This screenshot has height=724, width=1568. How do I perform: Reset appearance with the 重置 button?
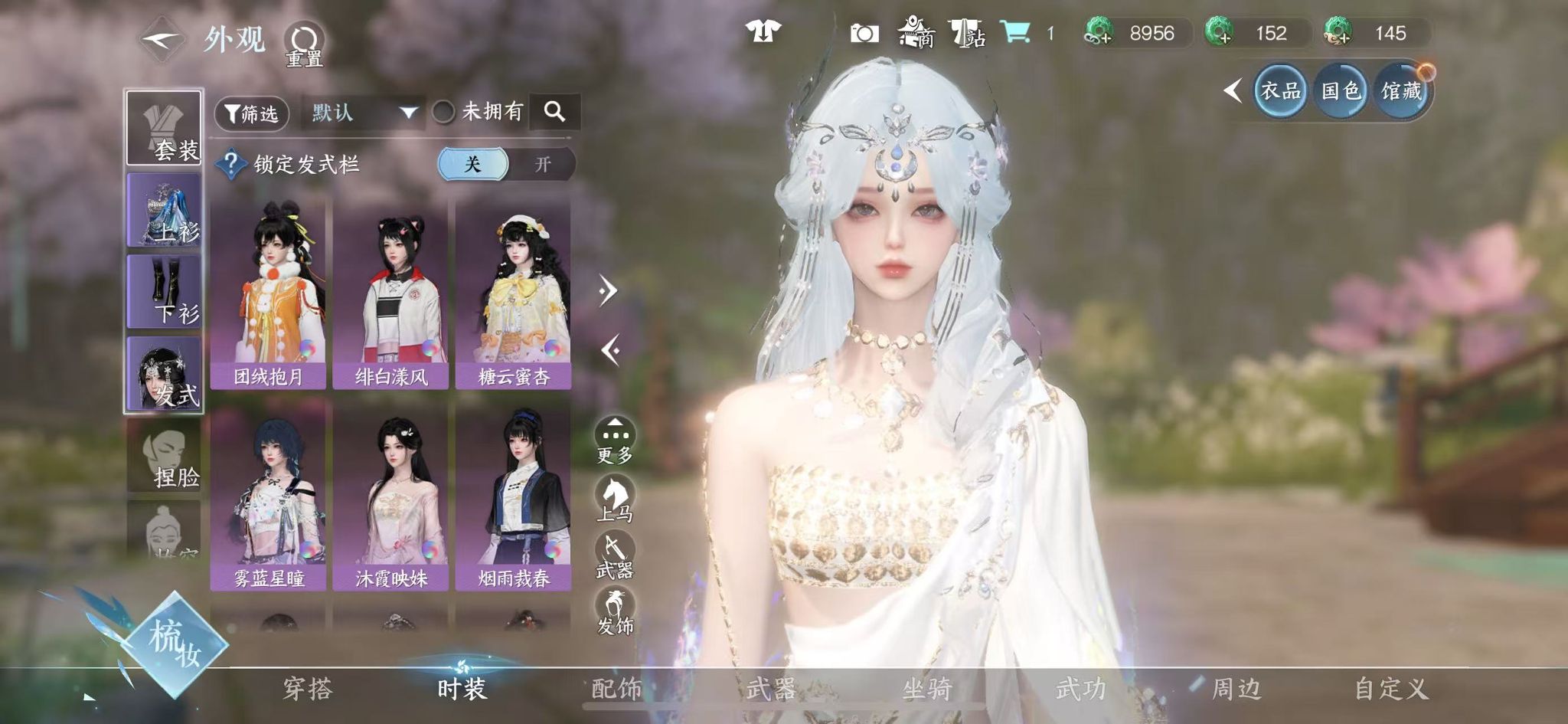(304, 42)
